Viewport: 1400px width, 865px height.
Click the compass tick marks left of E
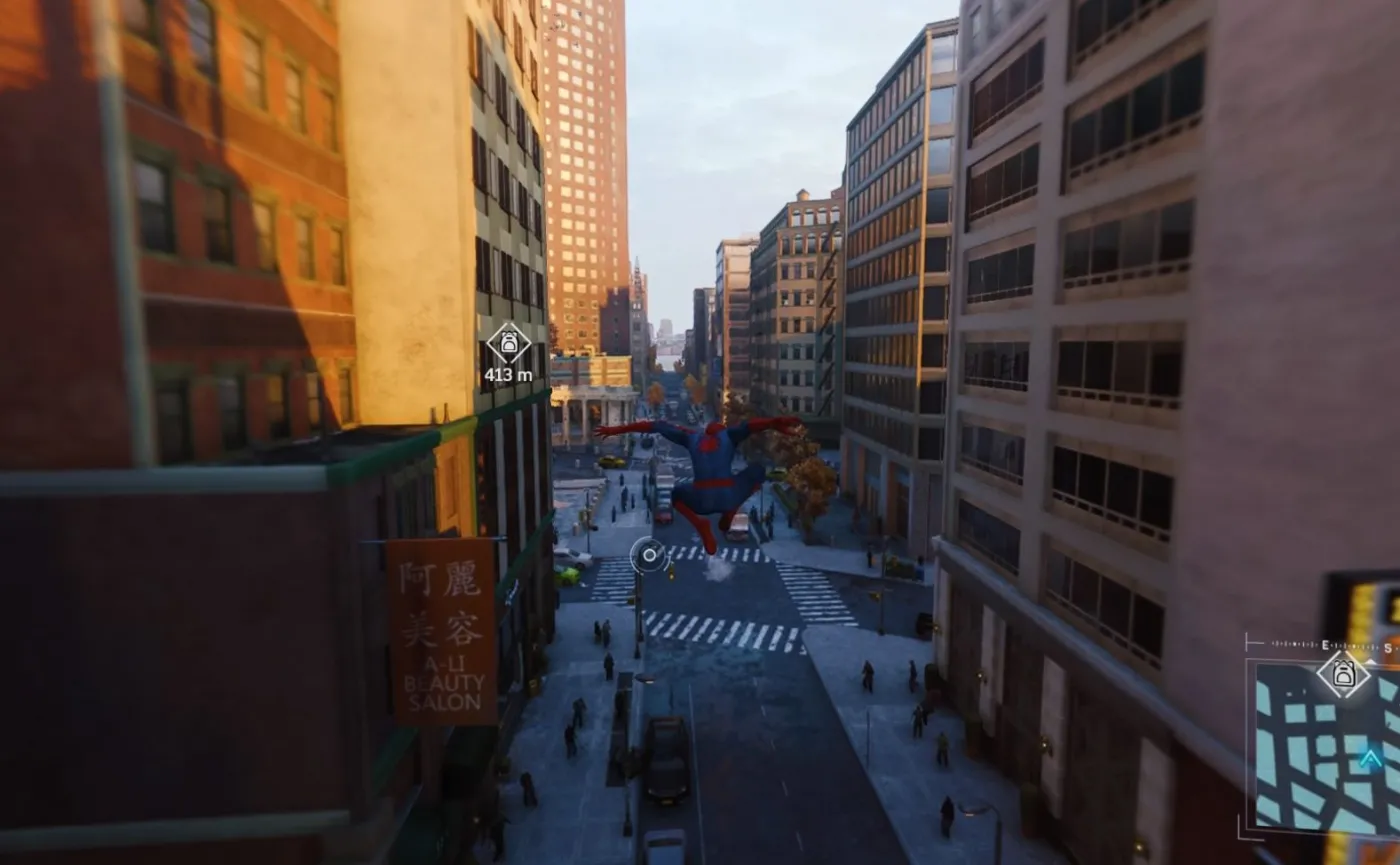tap(1295, 645)
